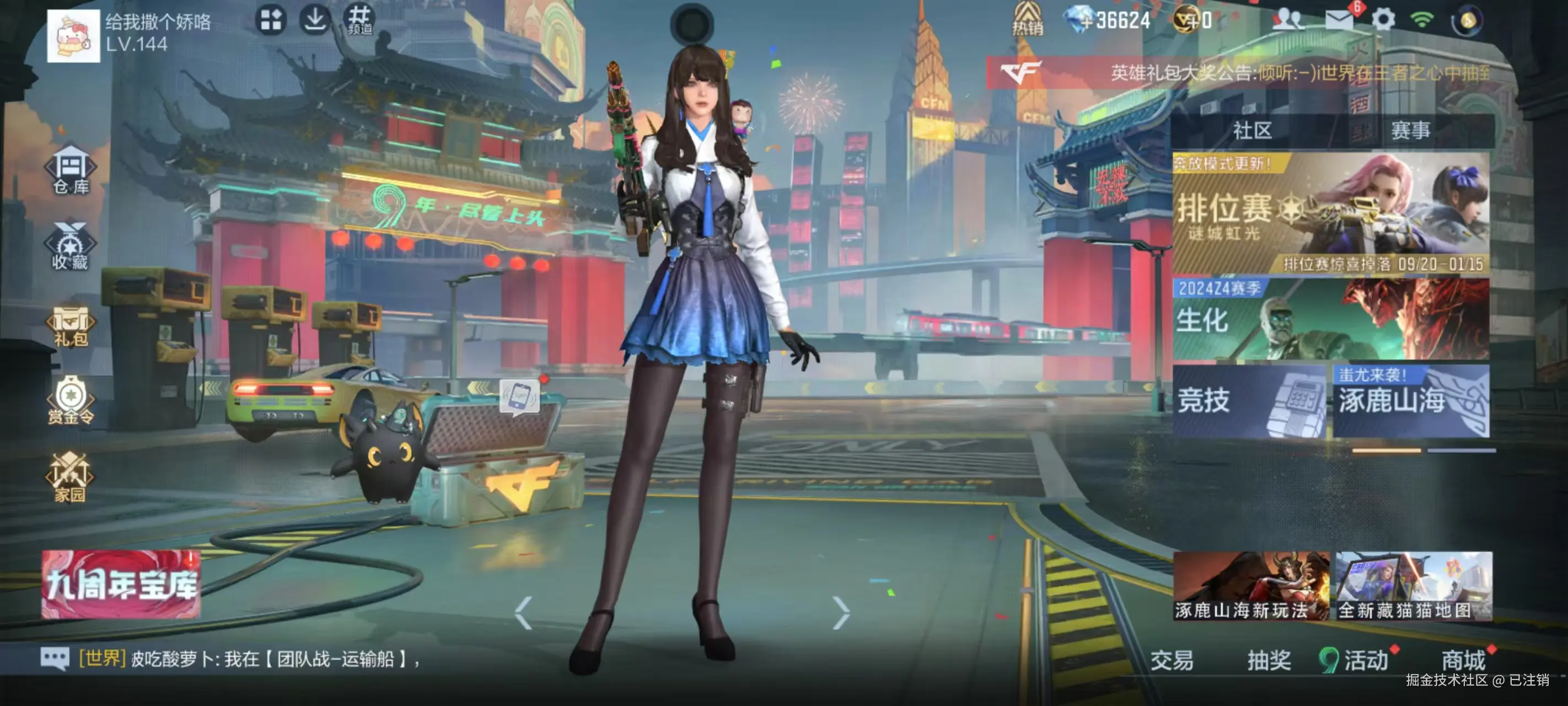Open the 赏金令 bounty pass
The width and height of the screenshot is (1568, 706).
[x=71, y=402]
